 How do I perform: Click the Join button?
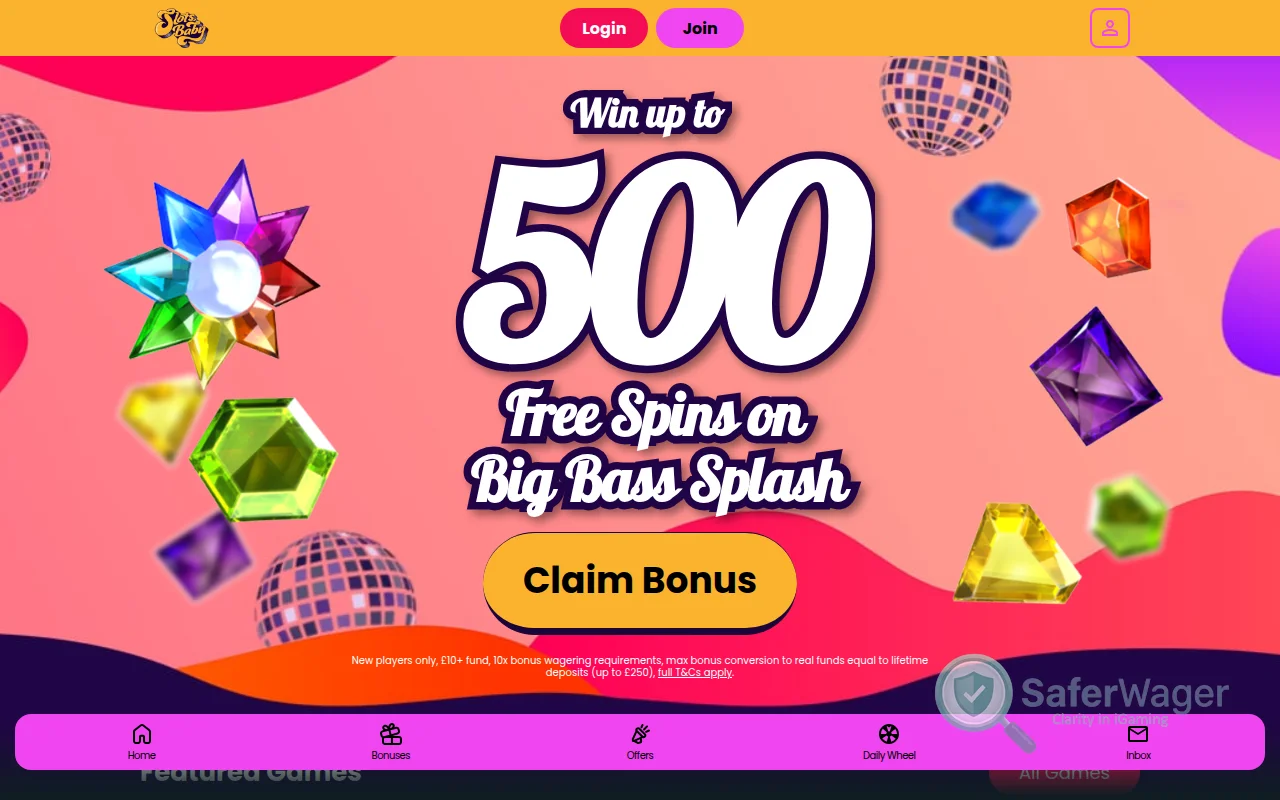(699, 28)
